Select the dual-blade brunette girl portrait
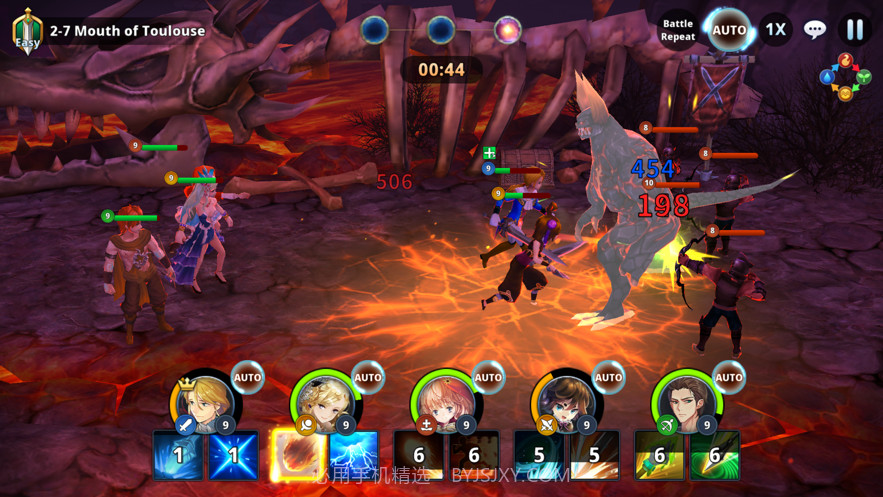 point(566,401)
